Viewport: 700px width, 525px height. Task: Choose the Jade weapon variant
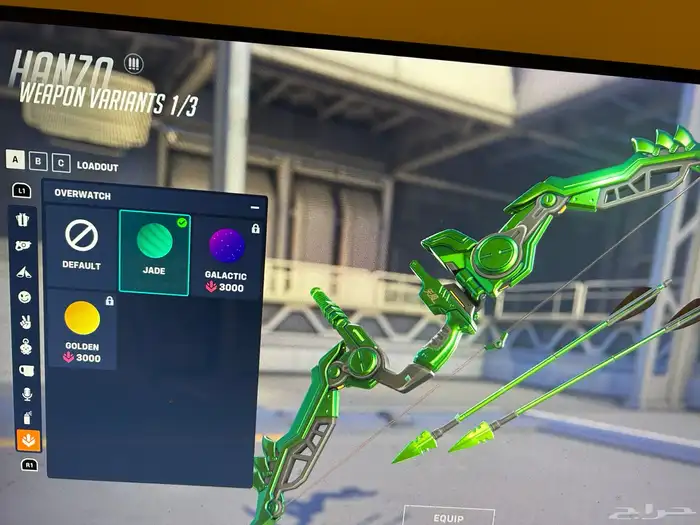[x=154, y=251]
